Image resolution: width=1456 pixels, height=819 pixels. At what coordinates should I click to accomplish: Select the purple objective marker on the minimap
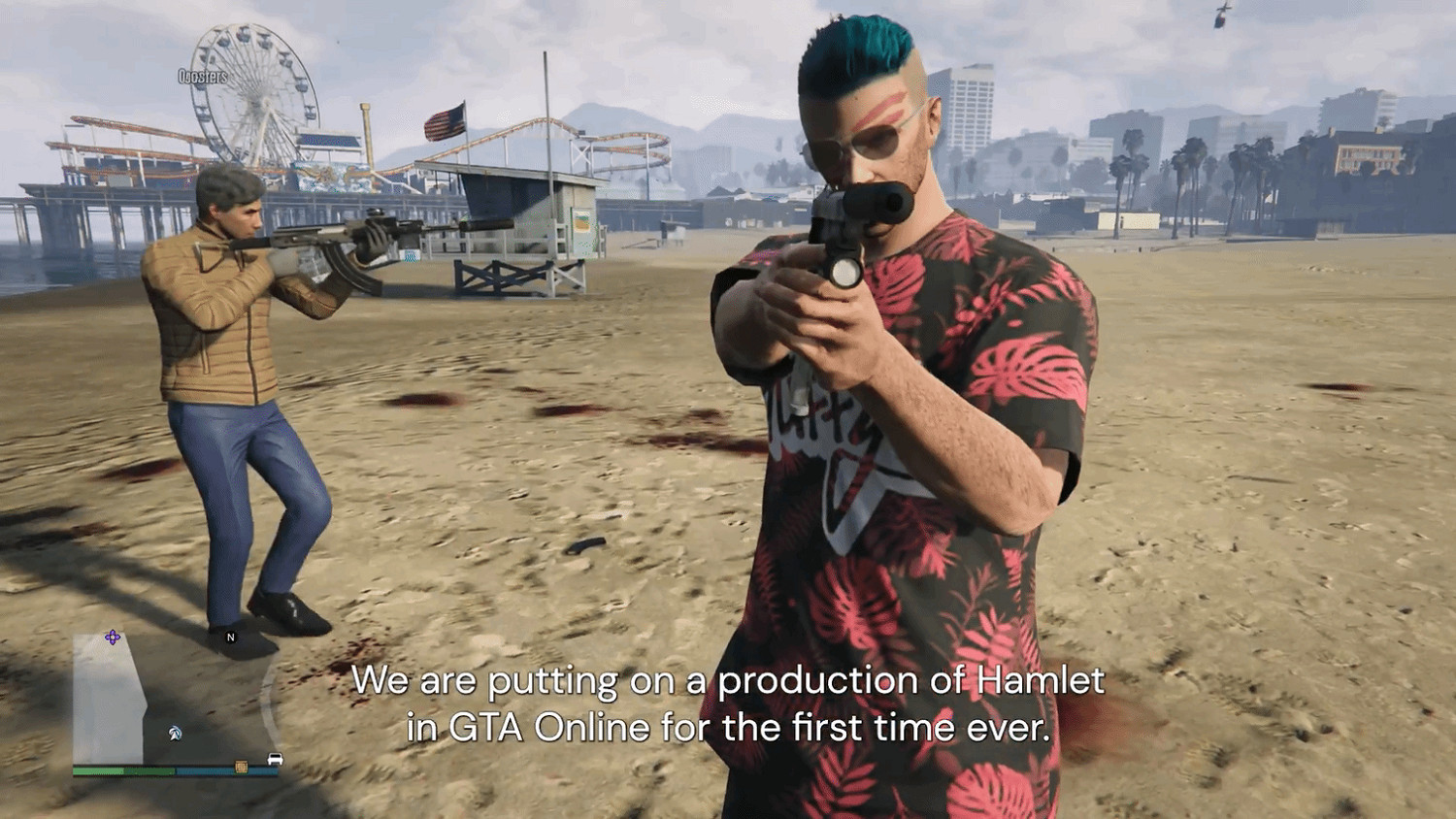tap(112, 637)
